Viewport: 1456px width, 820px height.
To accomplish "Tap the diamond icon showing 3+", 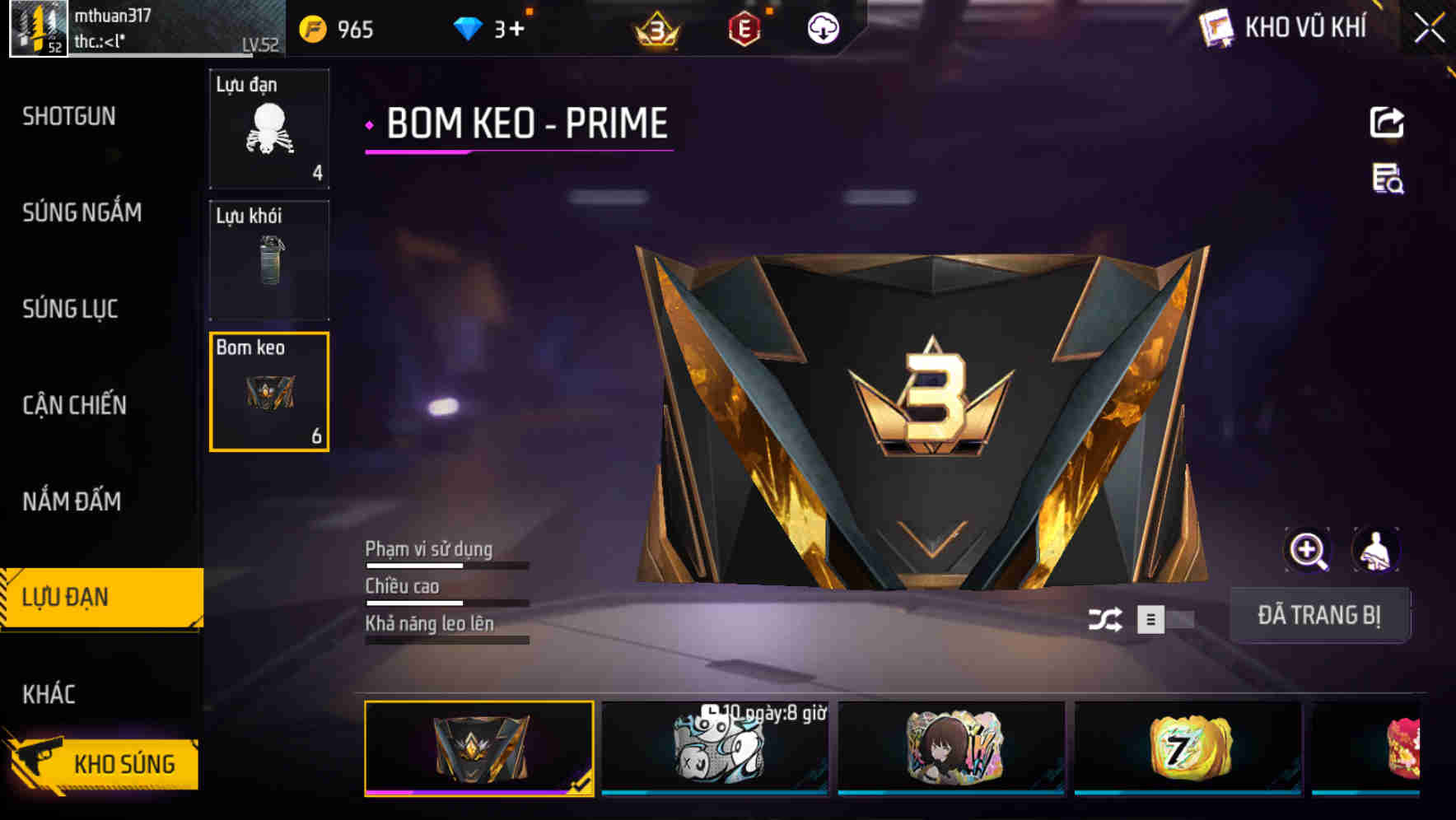I will pos(469,27).
